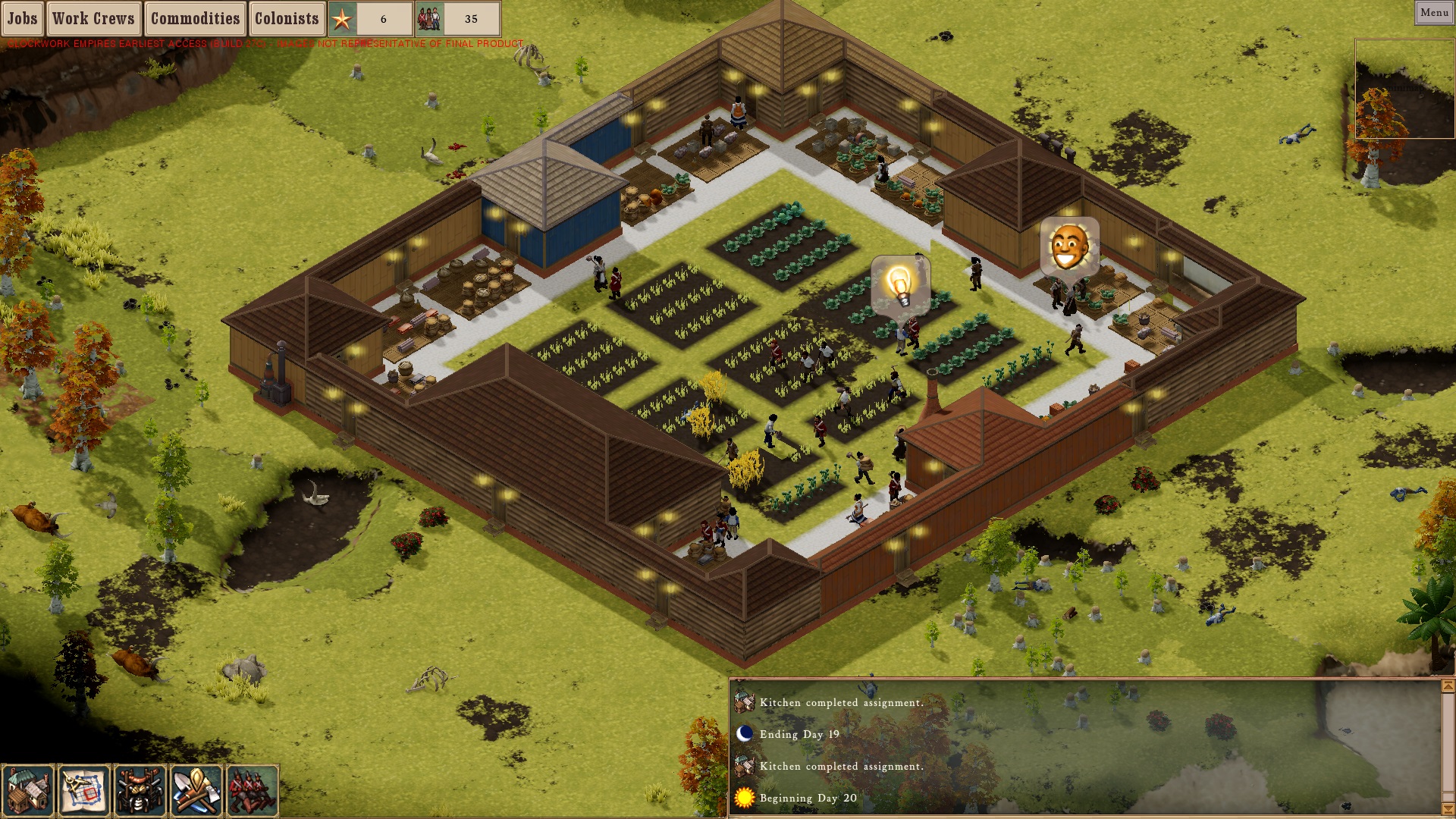Select the redcoat soldiers military tool
The width and height of the screenshot is (1456, 819).
pyautogui.click(x=253, y=790)
